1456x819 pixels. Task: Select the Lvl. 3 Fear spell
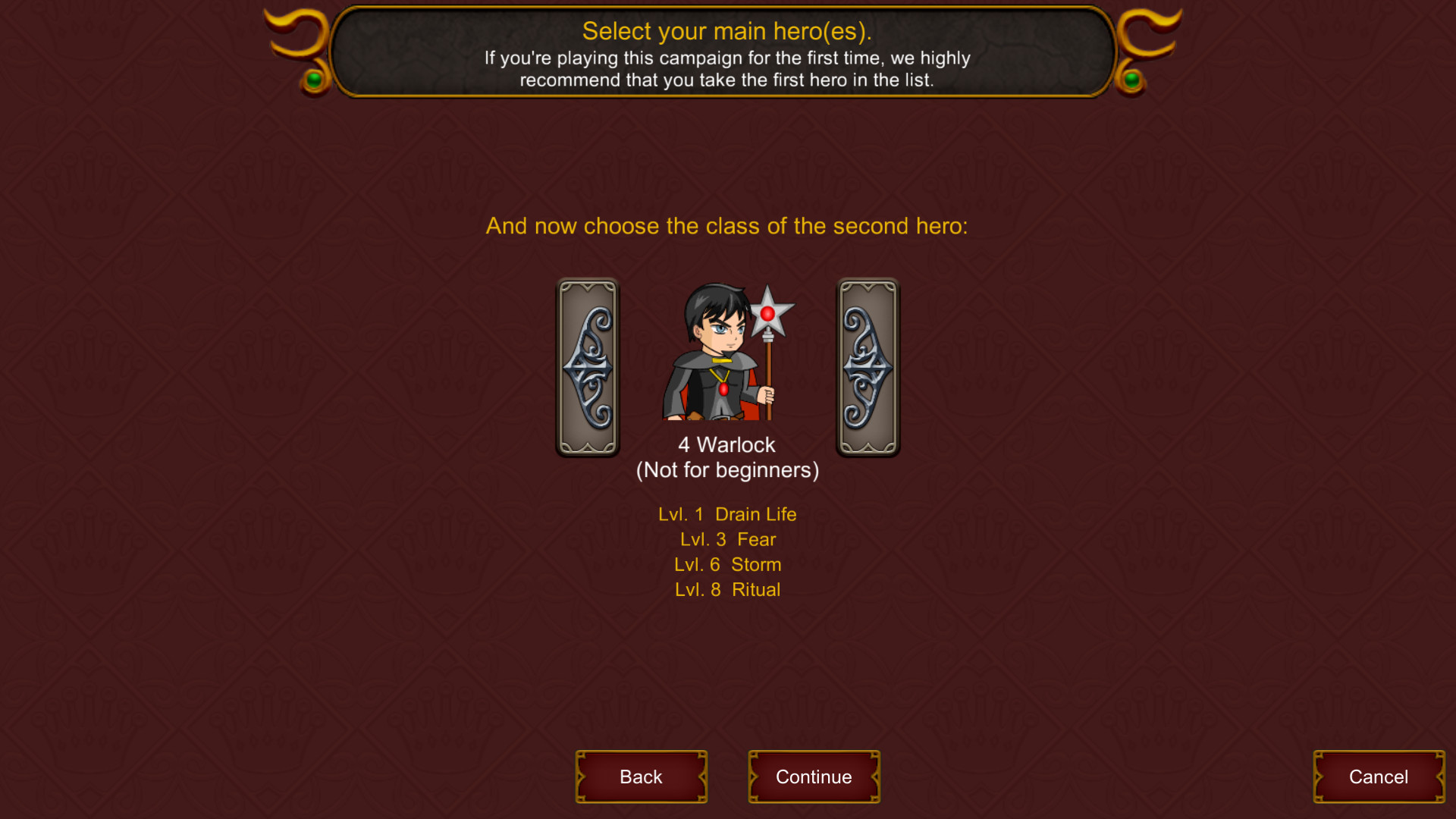(x=727, y=539)
